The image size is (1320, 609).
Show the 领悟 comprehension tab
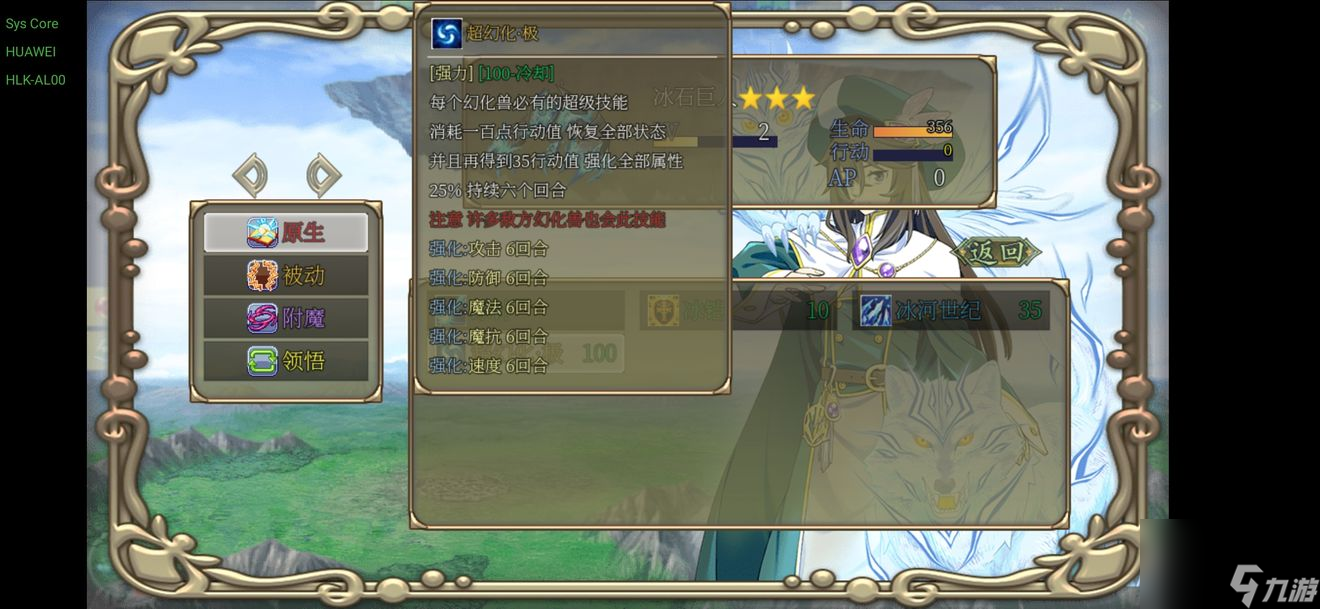point(286,360)
